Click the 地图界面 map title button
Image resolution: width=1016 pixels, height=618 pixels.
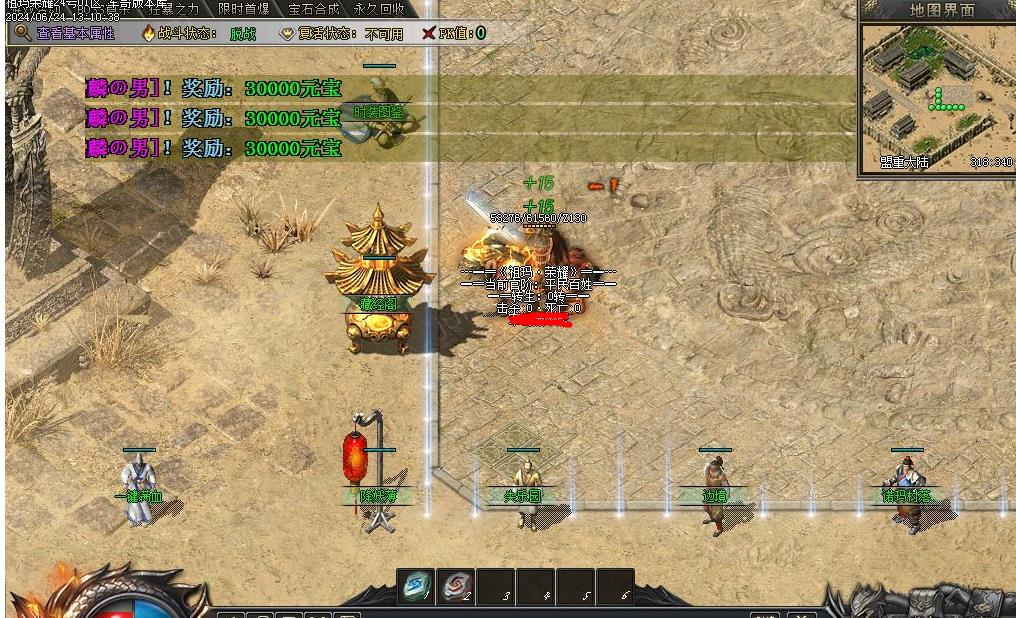coord(941,10)
